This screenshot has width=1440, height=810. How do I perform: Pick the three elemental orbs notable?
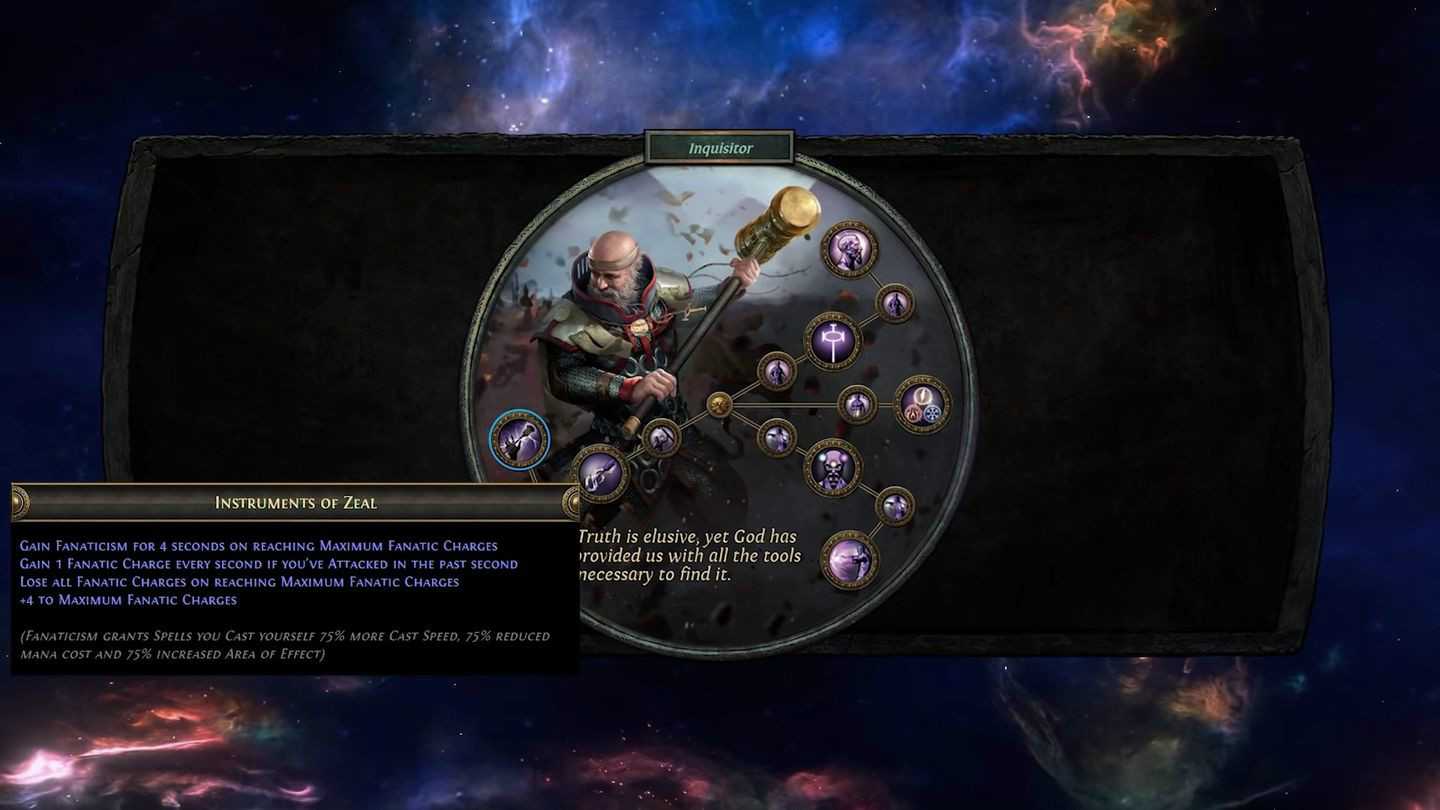point(922,404)
